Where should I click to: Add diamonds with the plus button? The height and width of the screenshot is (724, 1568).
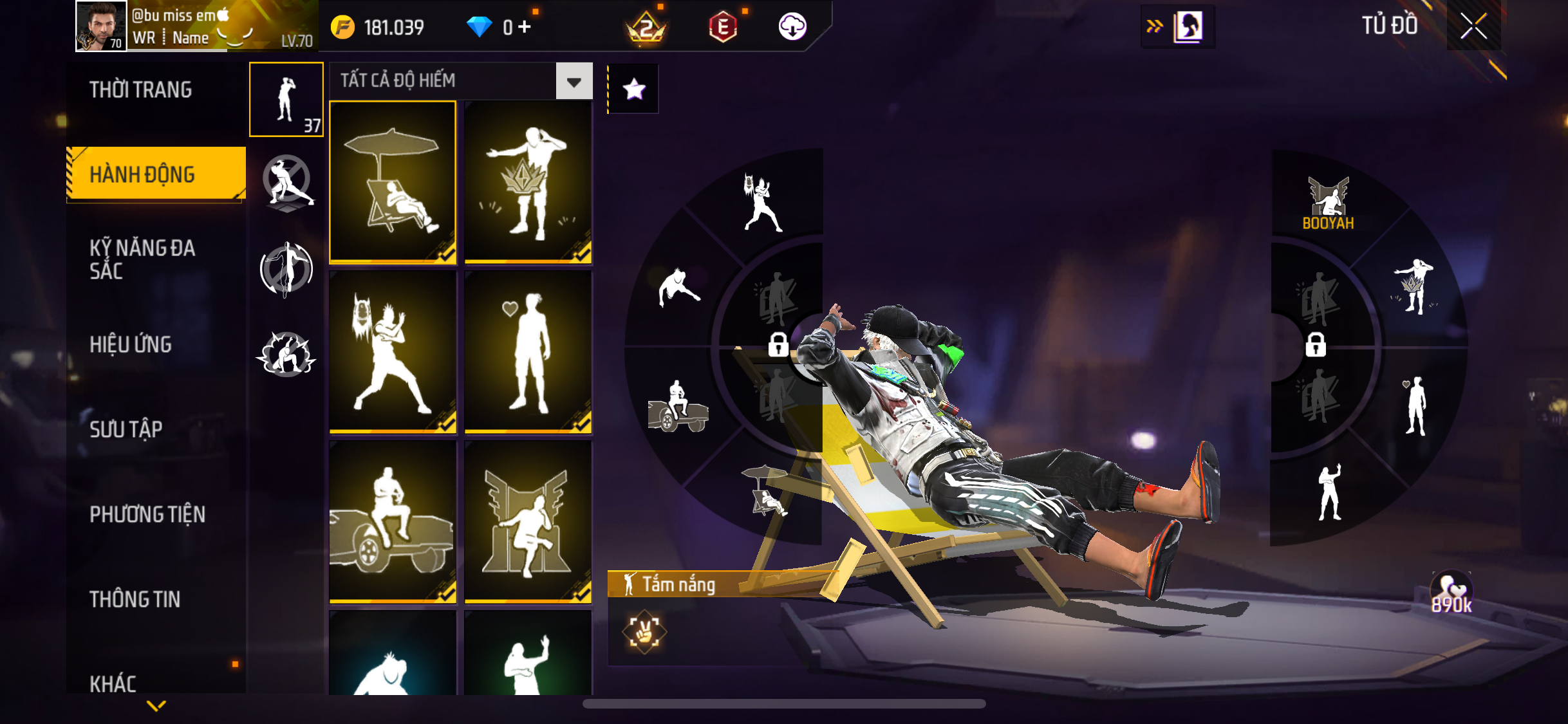[525, 27]
